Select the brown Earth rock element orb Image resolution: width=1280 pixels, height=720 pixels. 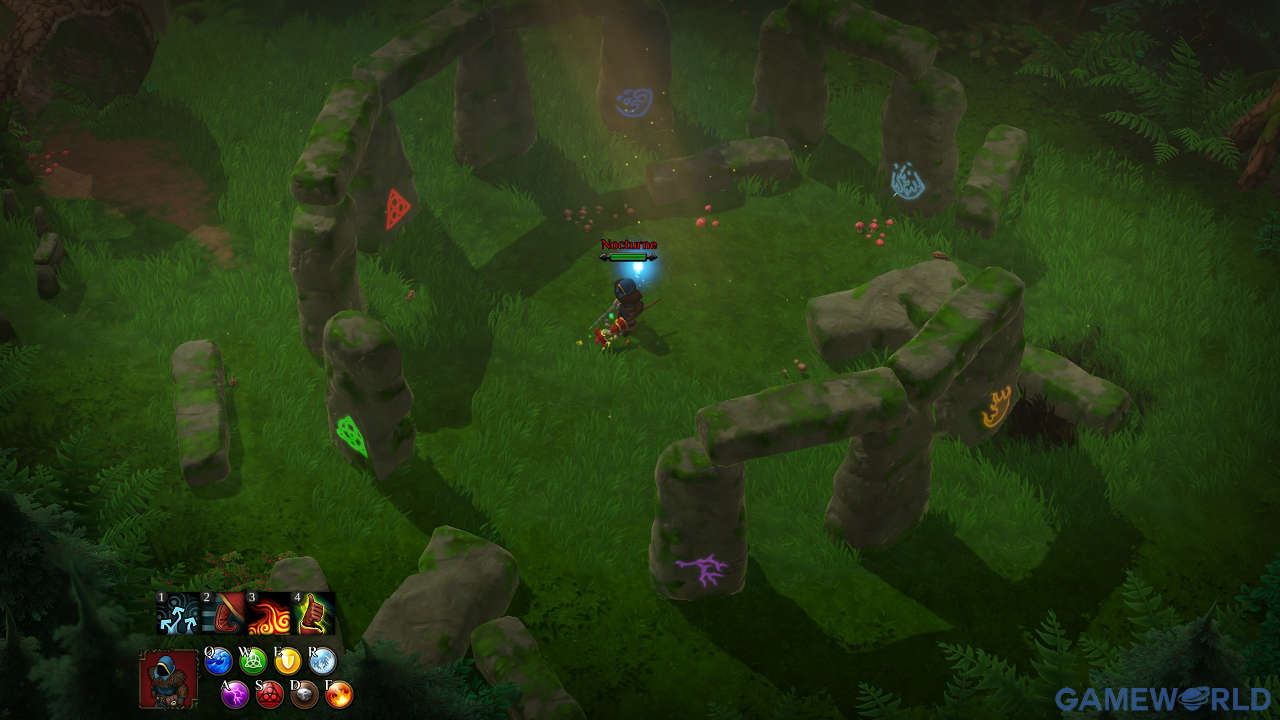[x=304, y=694]
